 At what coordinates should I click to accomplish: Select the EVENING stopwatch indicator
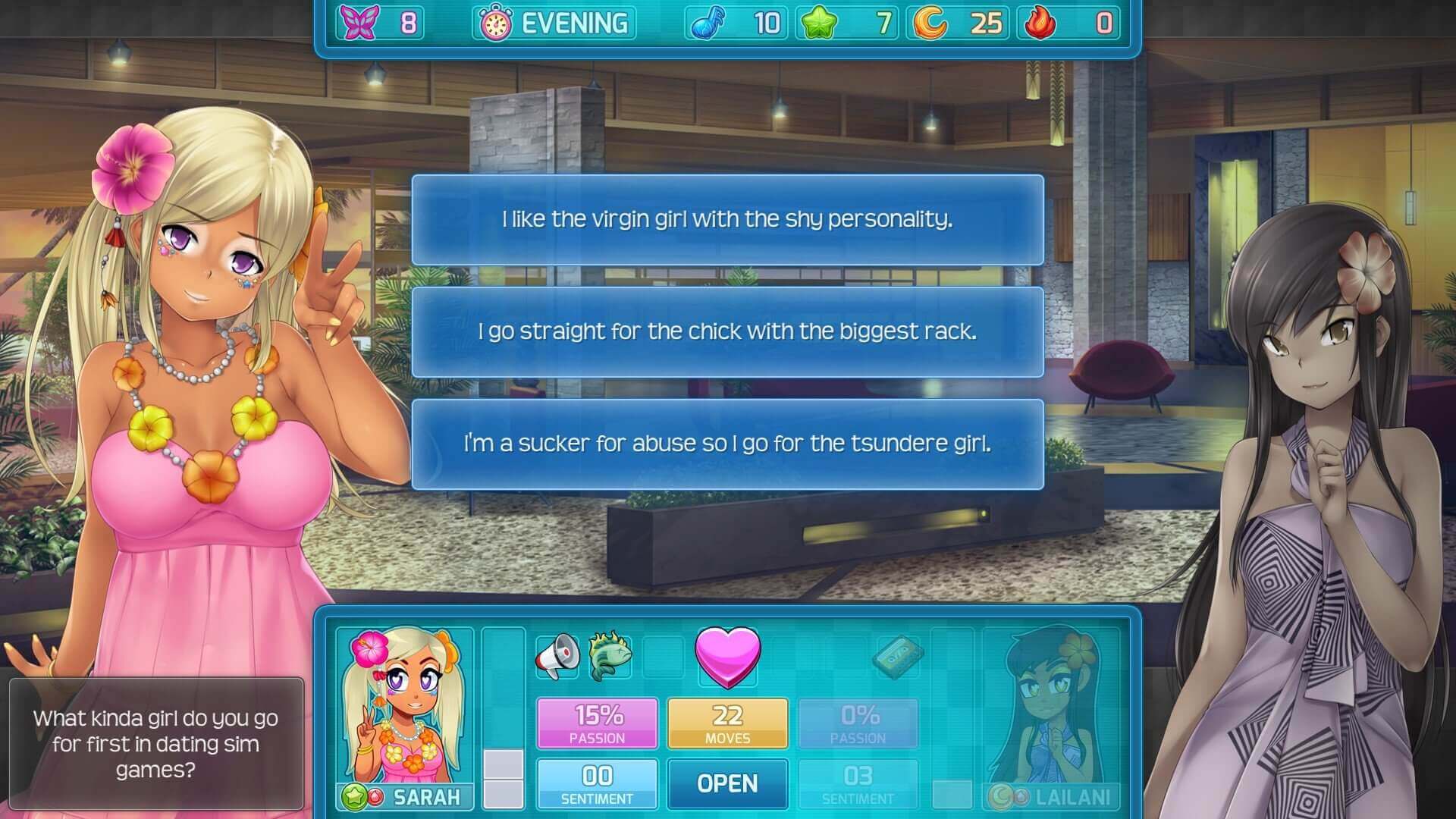pyautogui.click(x=552, y=24)
